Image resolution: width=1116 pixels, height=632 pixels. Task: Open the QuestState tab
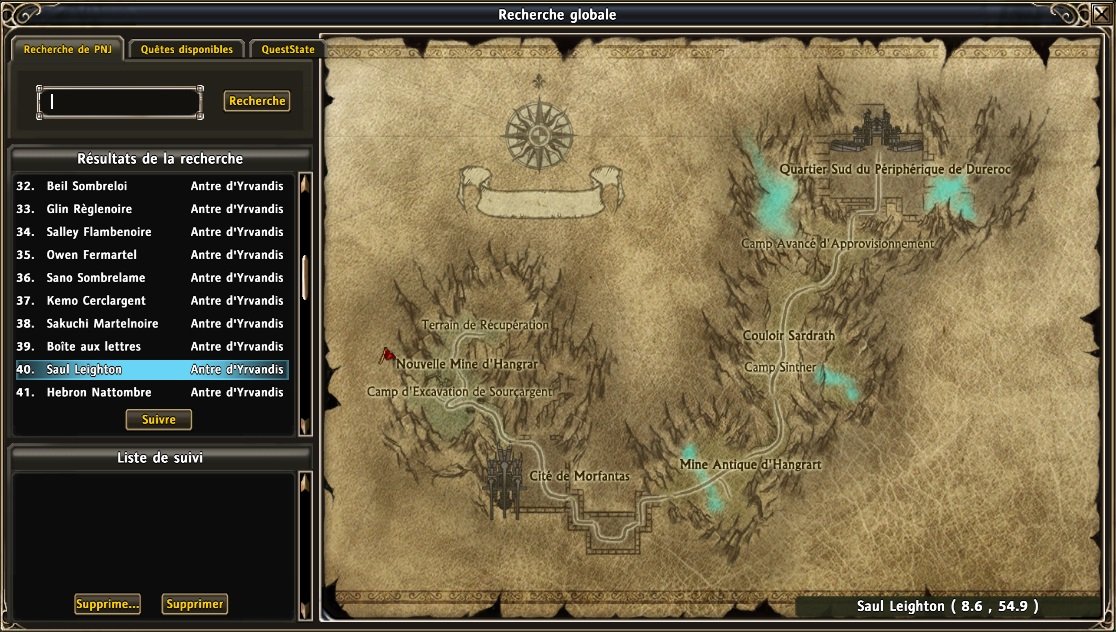pos(285,49)
